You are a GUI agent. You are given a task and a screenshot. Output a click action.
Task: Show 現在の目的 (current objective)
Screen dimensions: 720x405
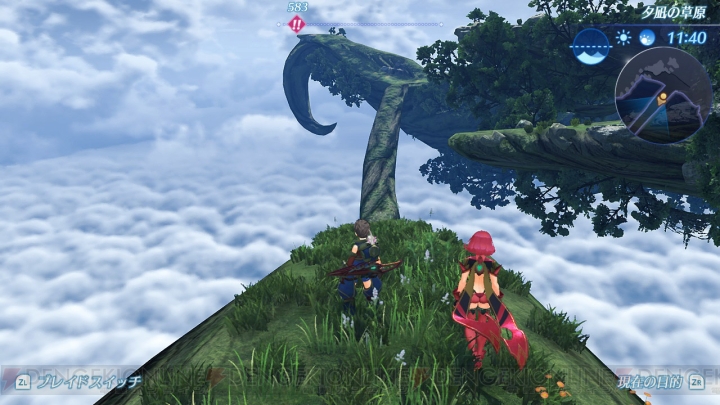[x=648, y=381]
